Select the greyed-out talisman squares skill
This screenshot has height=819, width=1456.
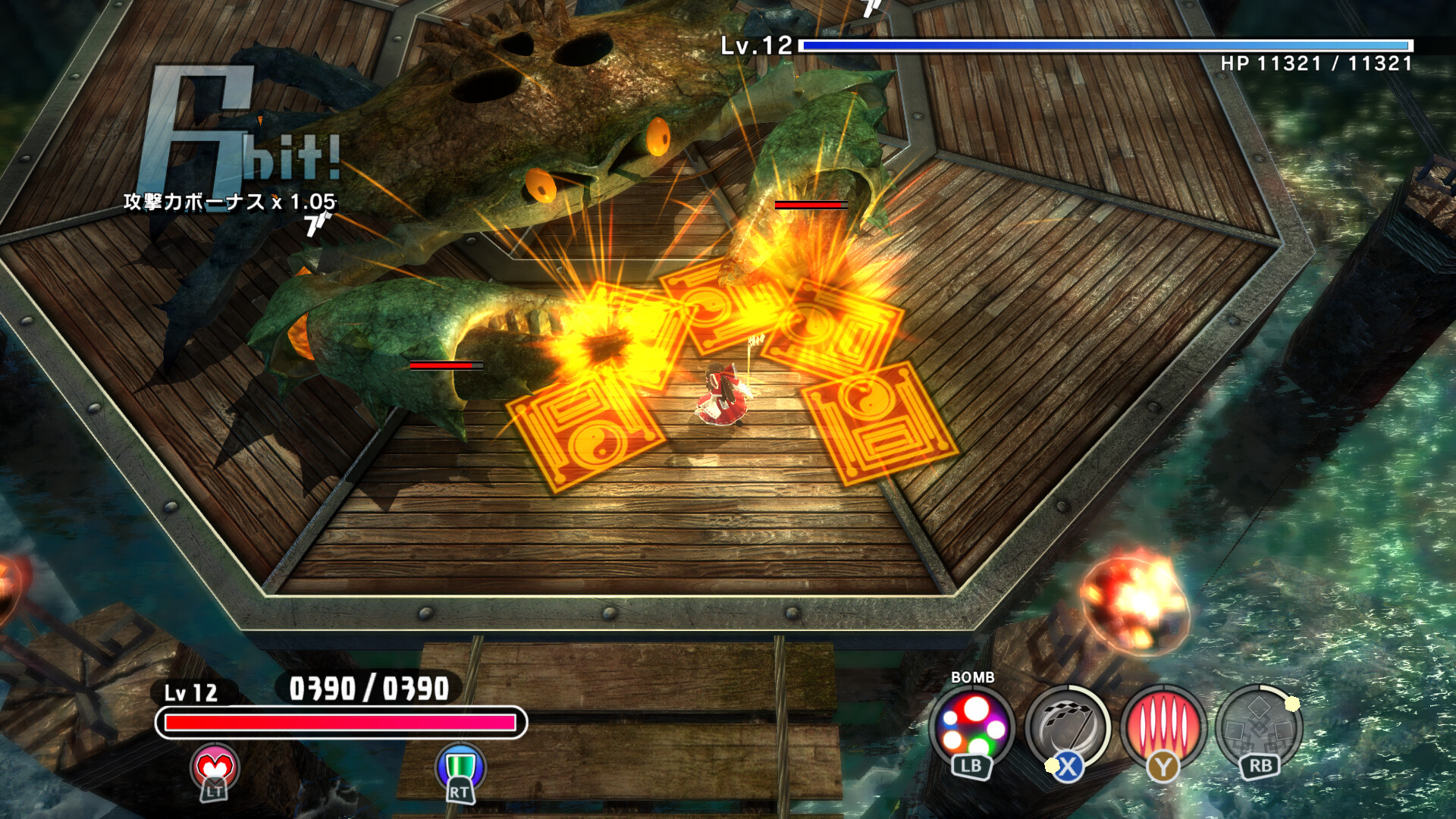click(x=1258, y=730)
